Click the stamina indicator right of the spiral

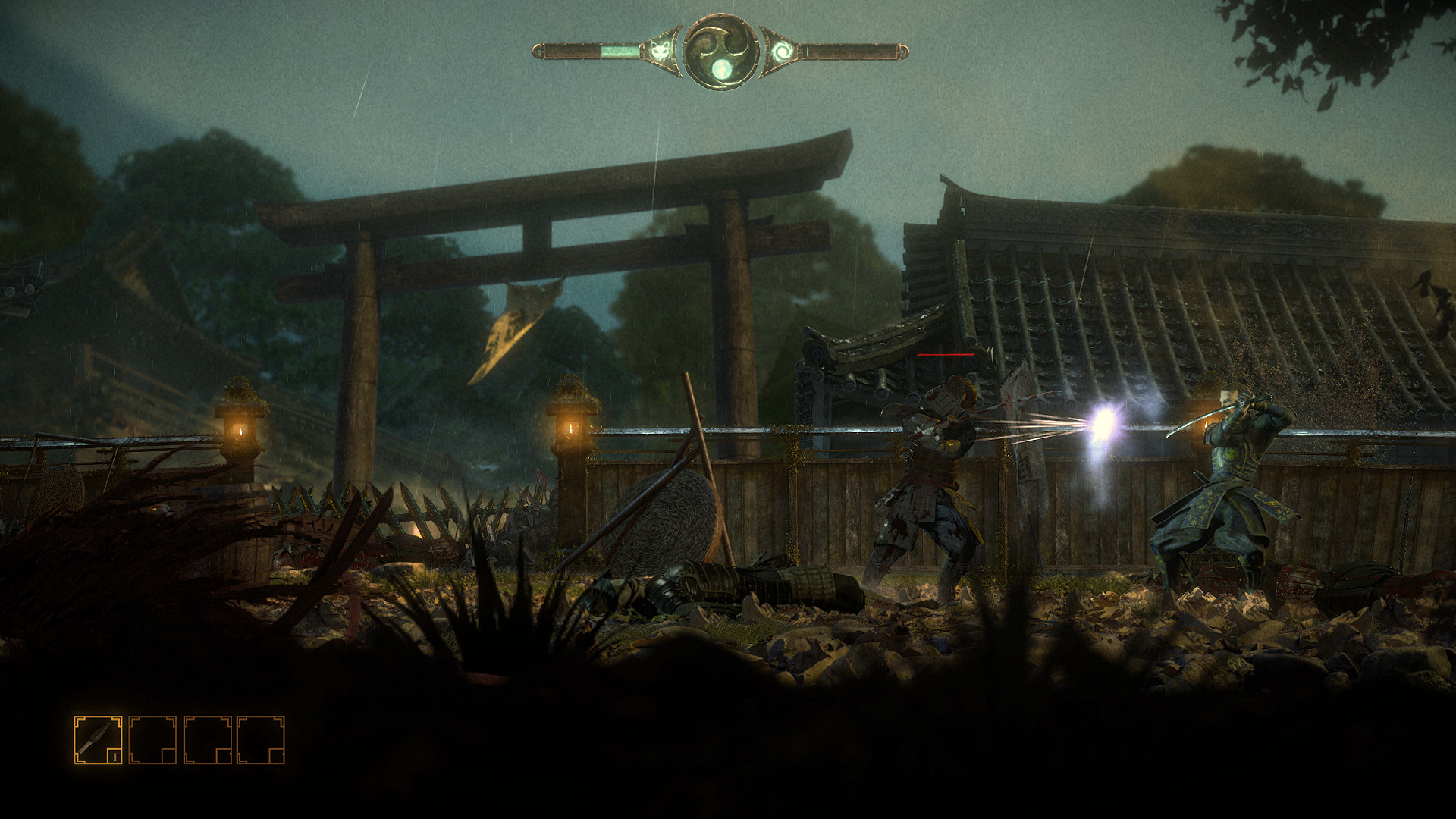(807, 49)
